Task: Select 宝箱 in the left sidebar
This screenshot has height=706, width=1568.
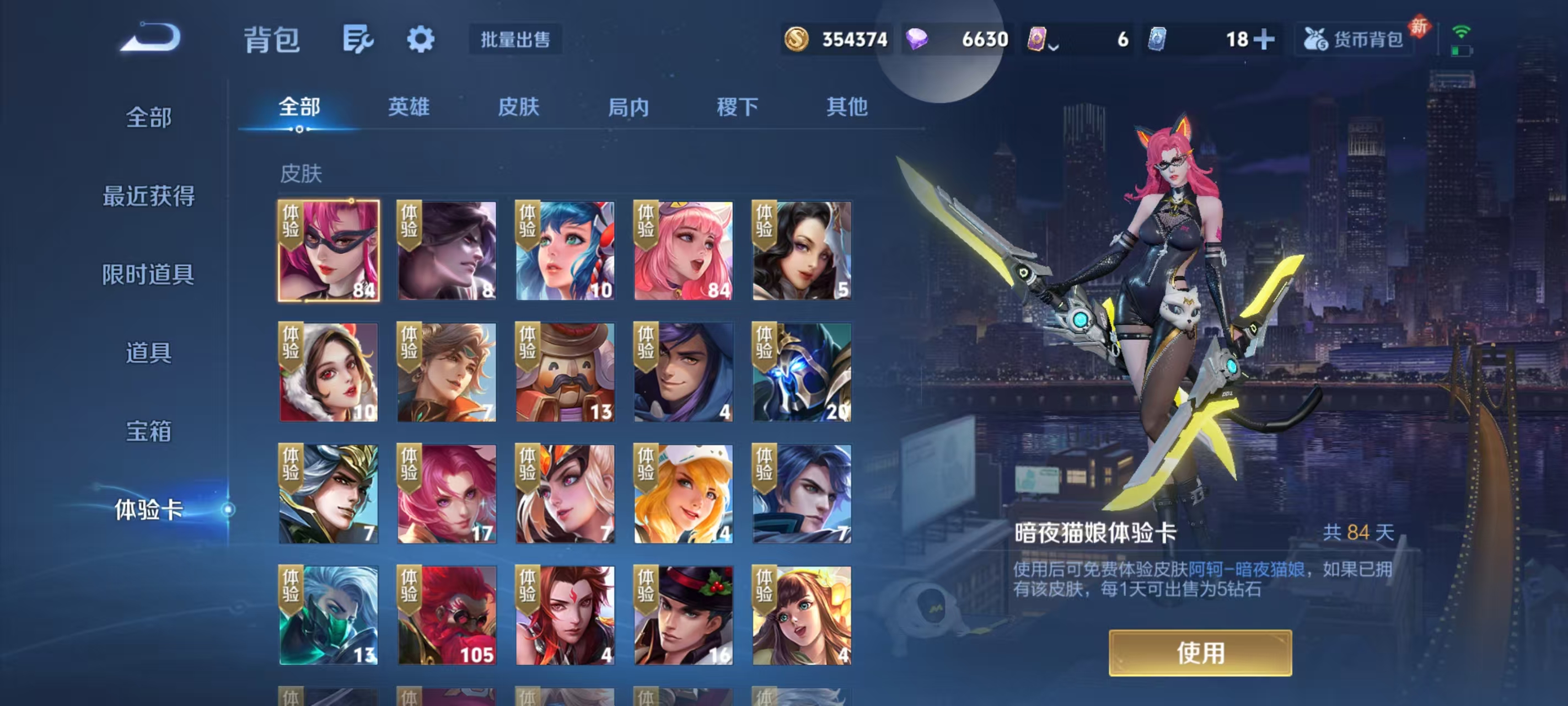Action: (148, 431)
